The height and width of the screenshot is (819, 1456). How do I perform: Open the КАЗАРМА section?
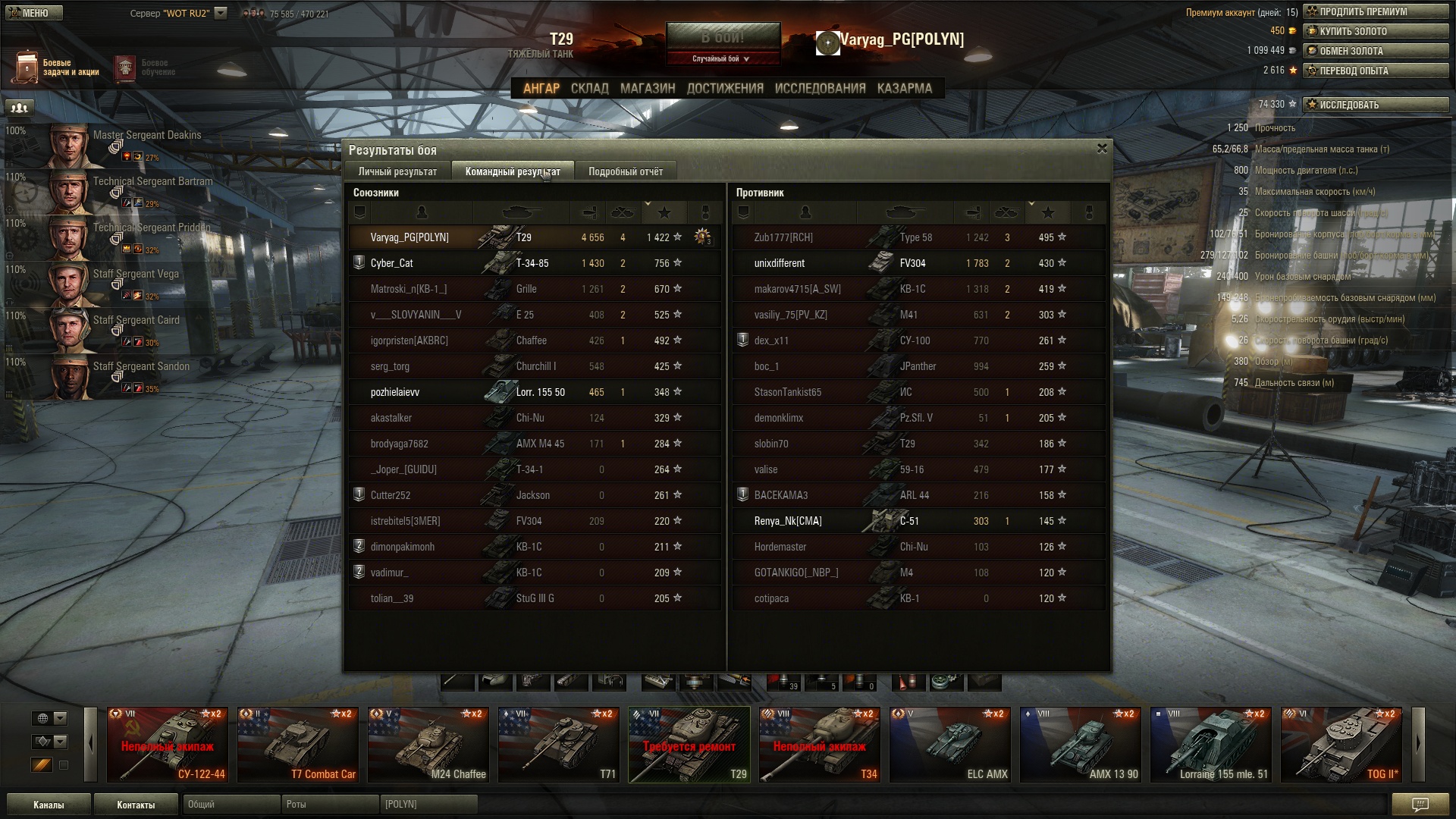click(904, 88)
